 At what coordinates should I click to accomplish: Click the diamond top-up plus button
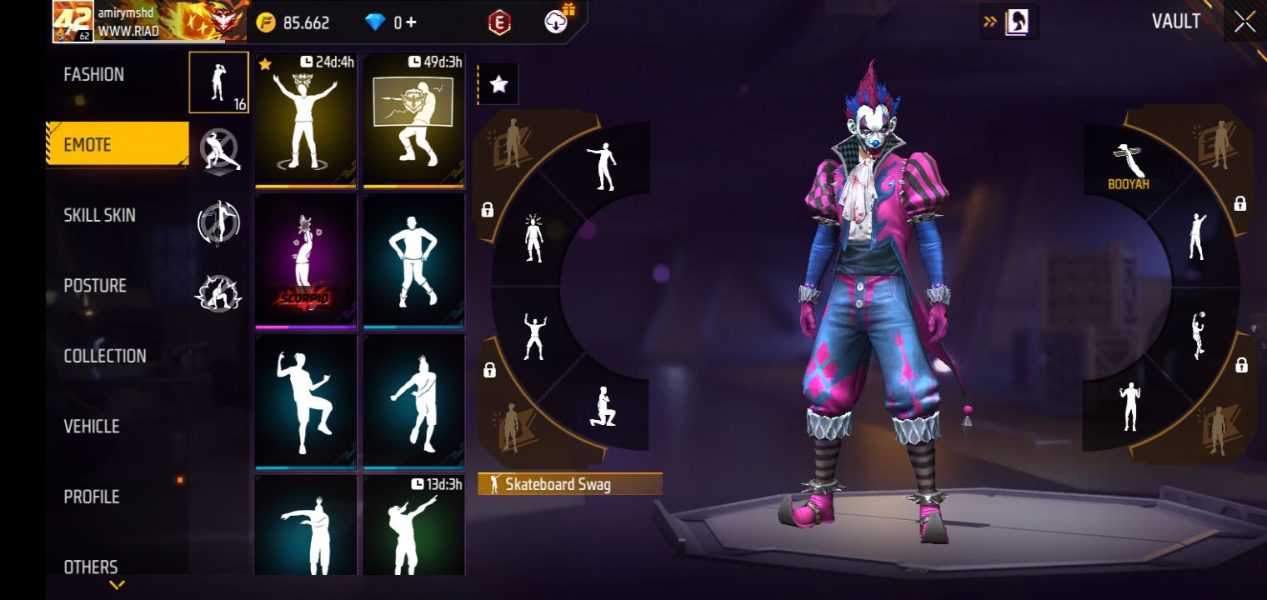(x=412, y=22)
